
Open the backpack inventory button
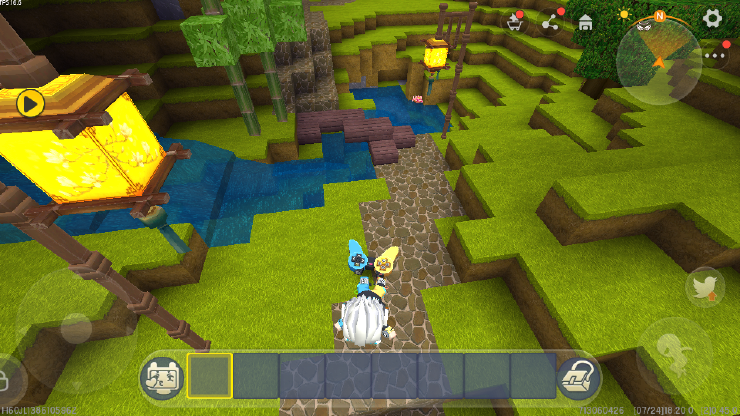pos(576,376)
